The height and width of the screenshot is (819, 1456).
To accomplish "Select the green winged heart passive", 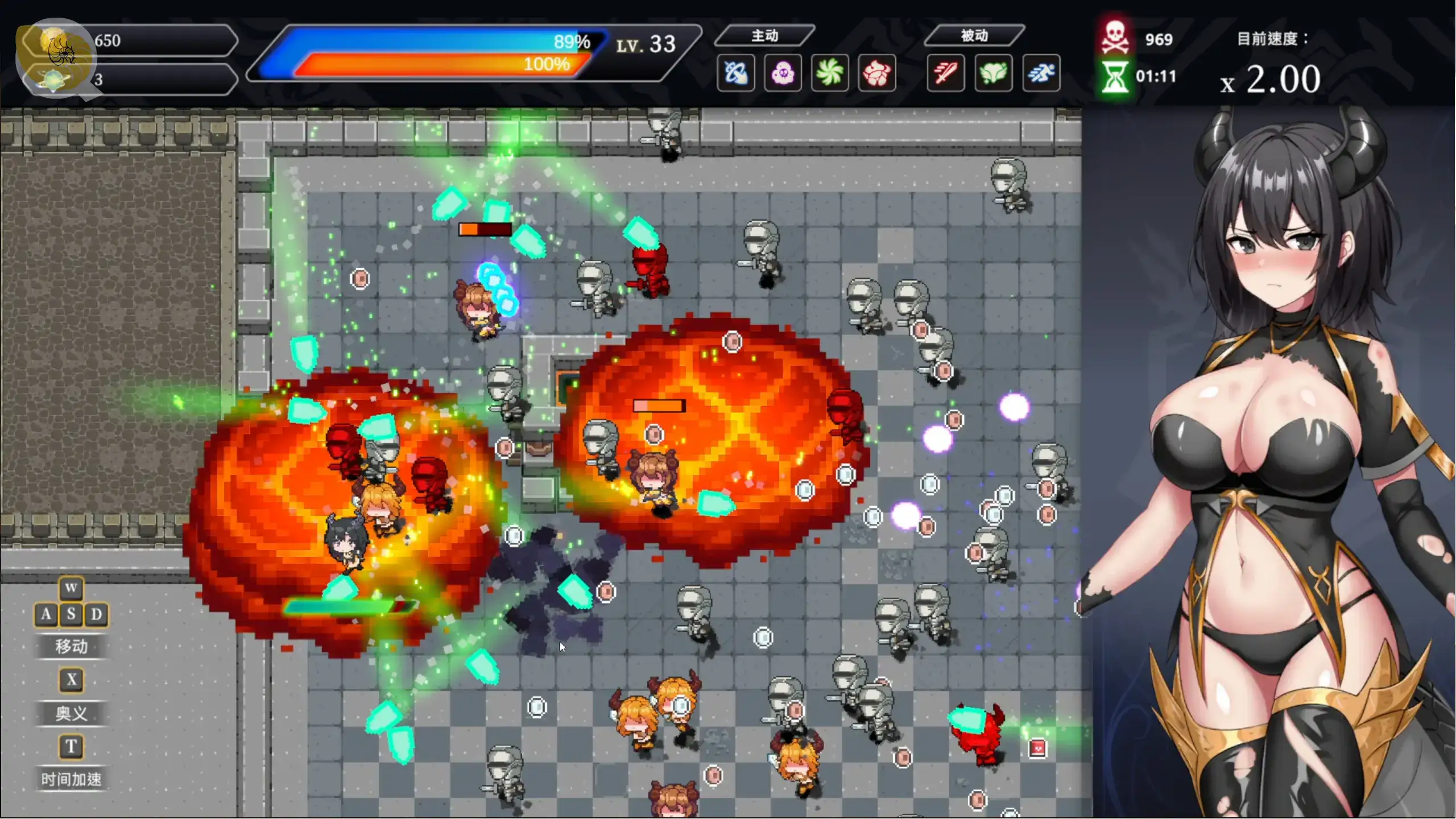I will coord(993,73).
